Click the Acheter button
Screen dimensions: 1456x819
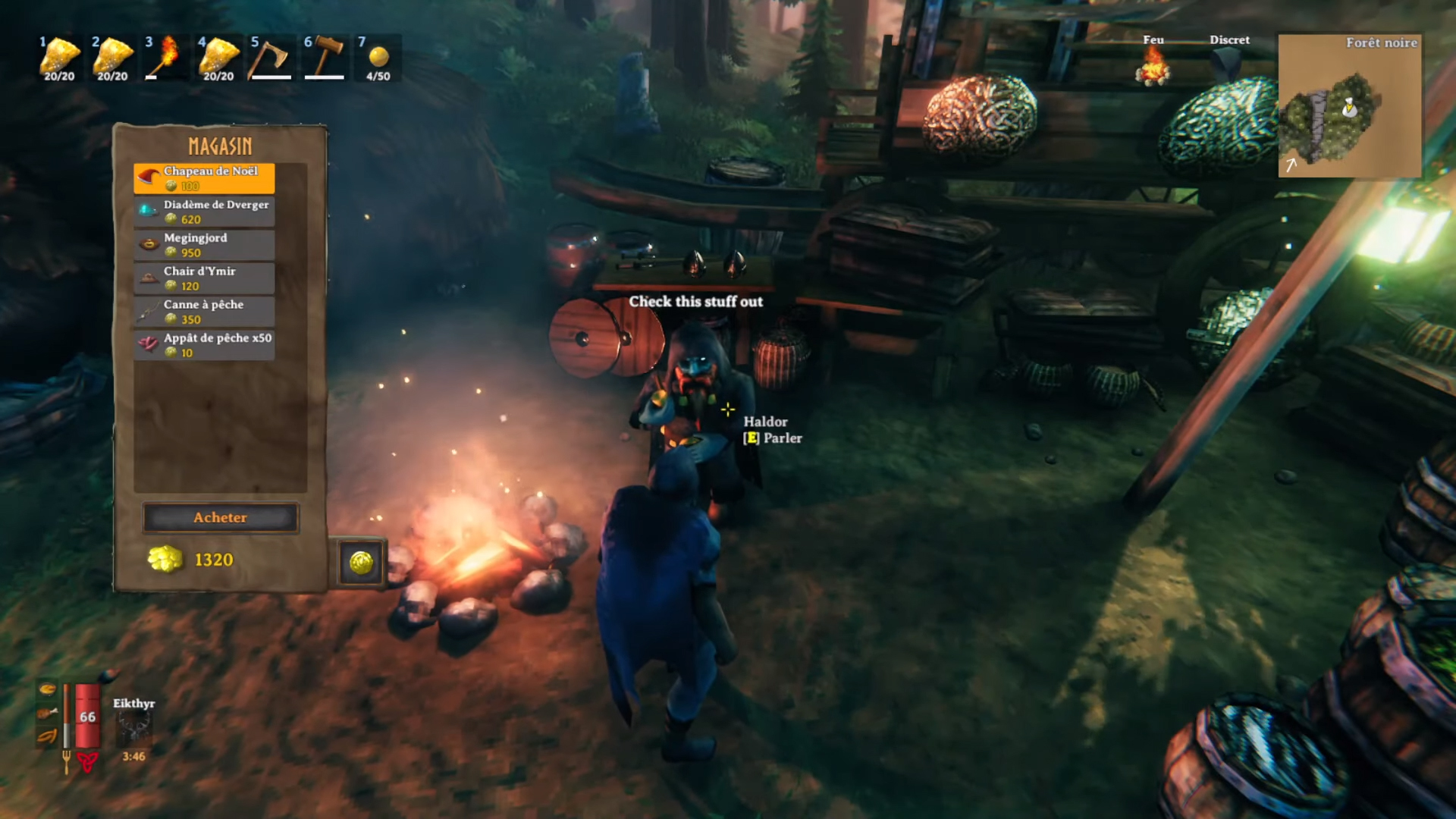pos(220,518)
